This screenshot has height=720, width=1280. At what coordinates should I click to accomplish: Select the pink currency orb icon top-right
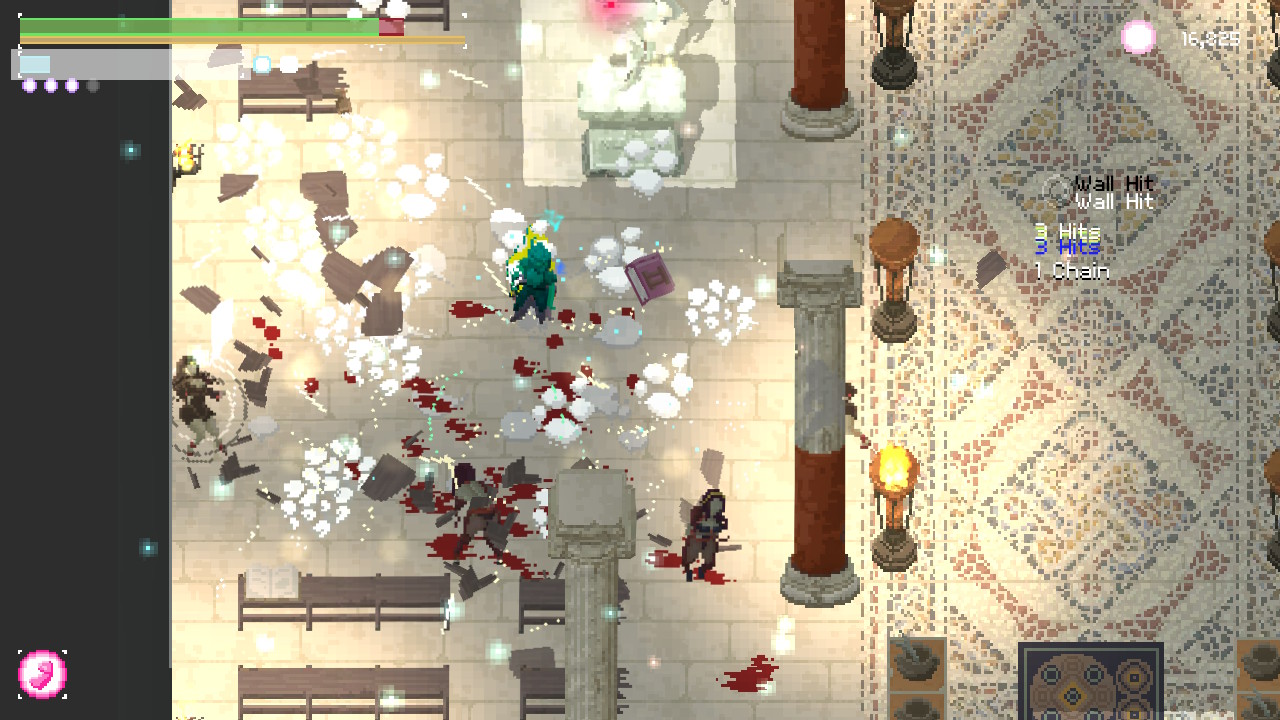tap(1138, 38)
